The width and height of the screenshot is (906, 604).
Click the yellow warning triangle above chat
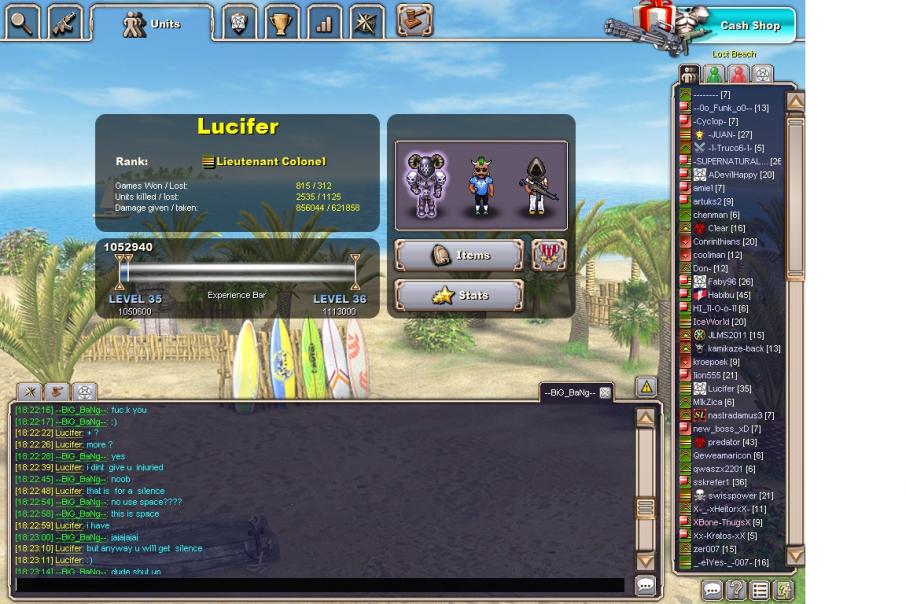(646, 386)
